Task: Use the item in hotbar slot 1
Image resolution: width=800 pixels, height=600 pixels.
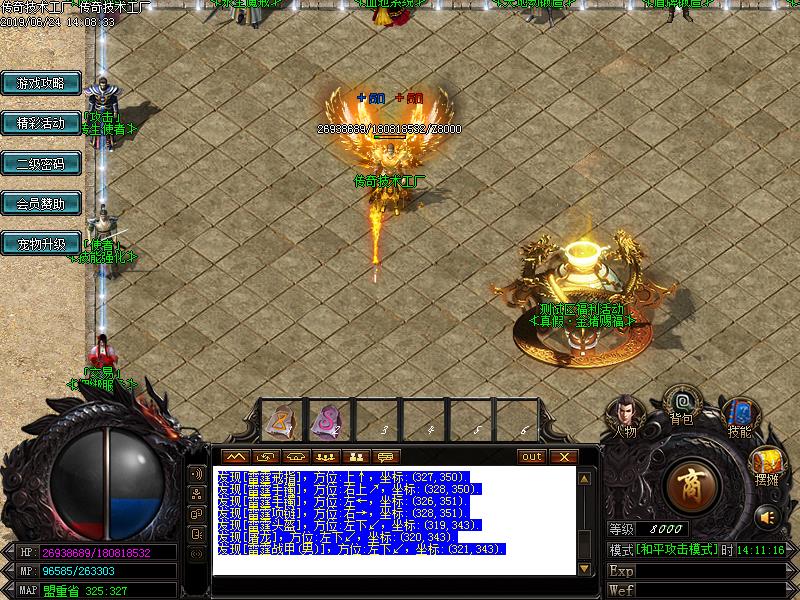Action: (x=280, y=419)
